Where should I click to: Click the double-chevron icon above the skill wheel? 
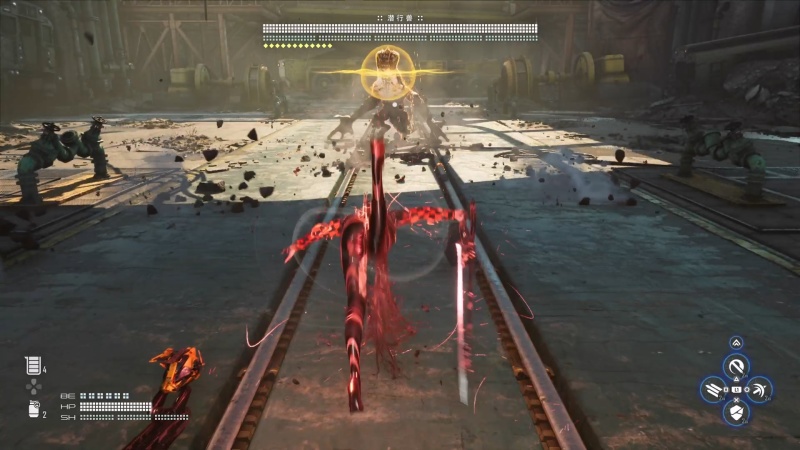point(736,343)
